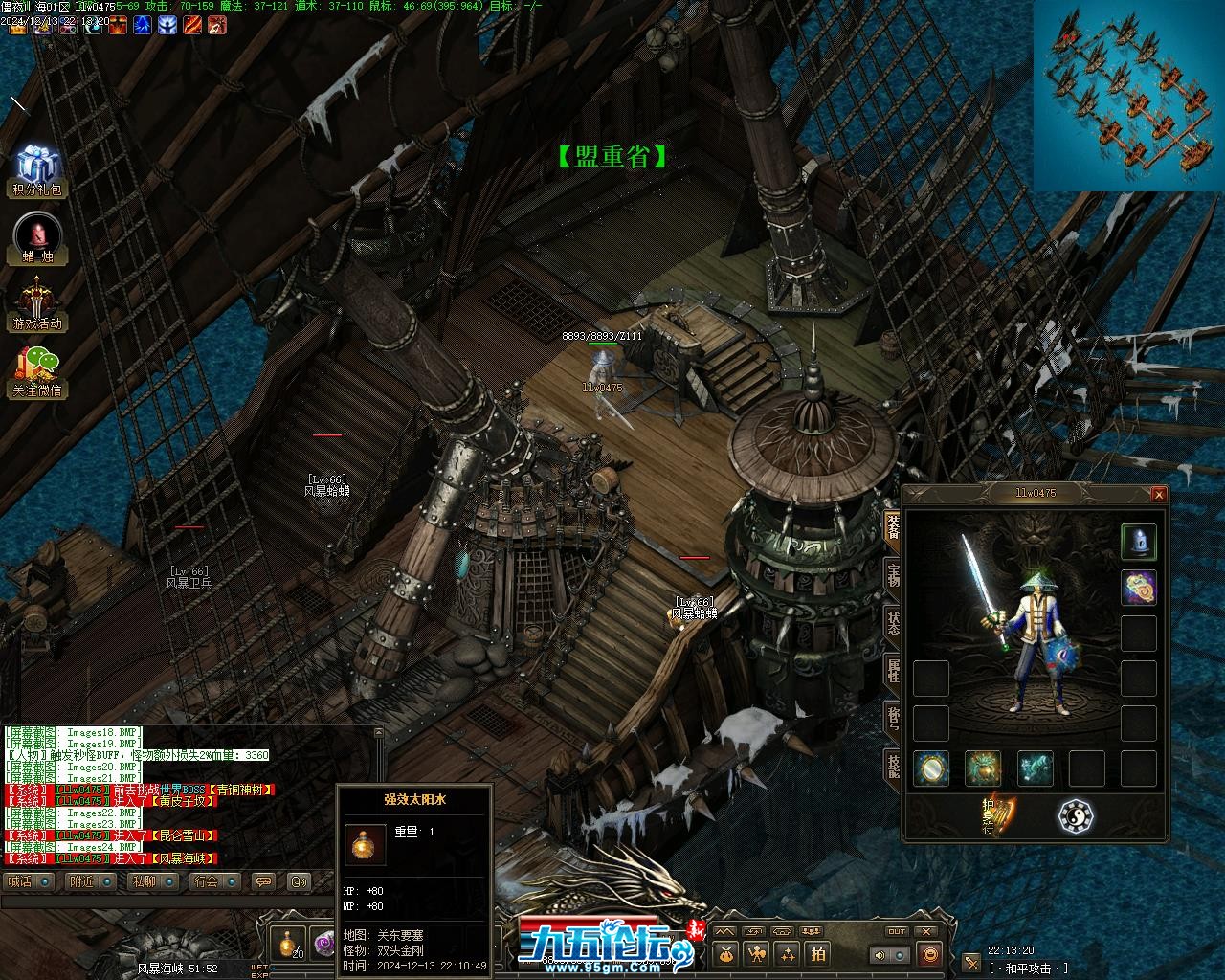The image size is (1225, 980).
Task: Click the 护身符 talisman icon
Action: 996,815
